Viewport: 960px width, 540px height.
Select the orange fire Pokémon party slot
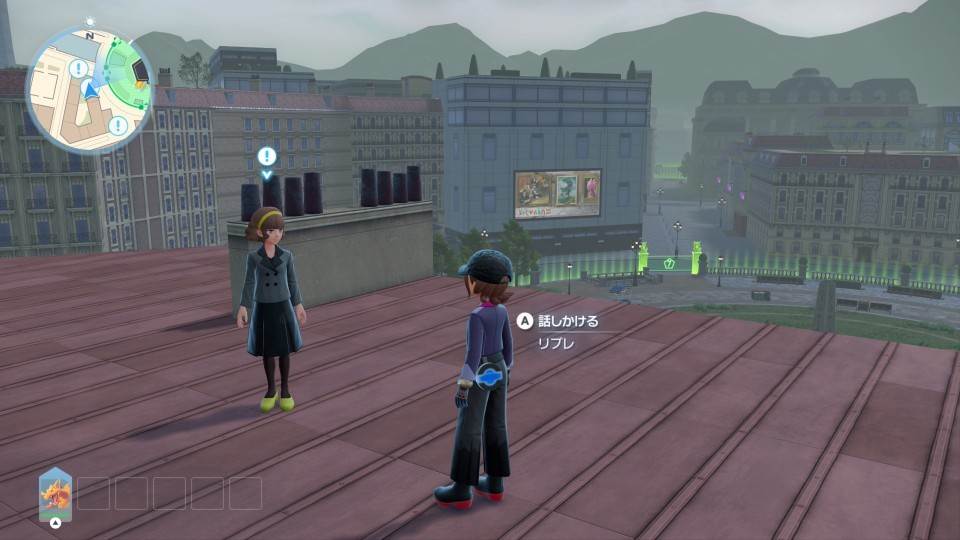coord(55,494)
